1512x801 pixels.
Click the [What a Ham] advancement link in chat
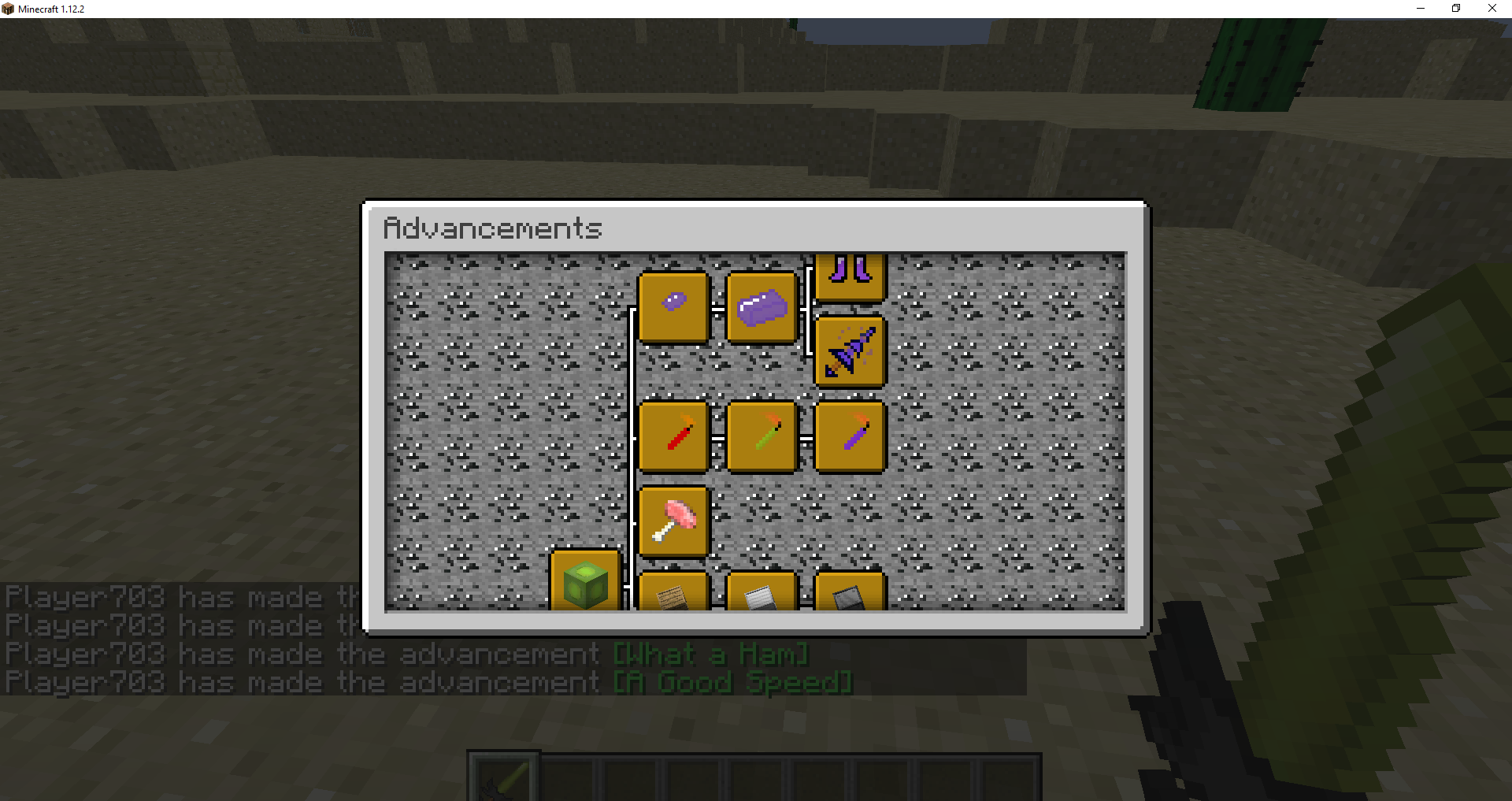(709, 654)
